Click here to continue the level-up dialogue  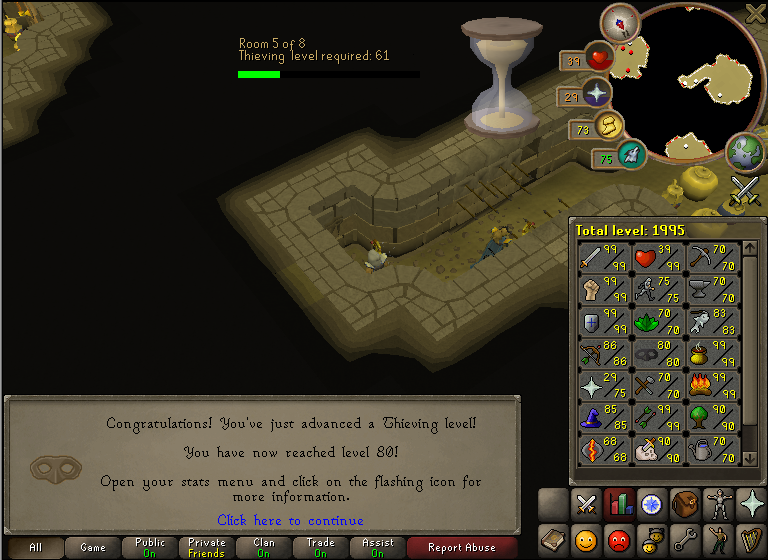(290, 520)
